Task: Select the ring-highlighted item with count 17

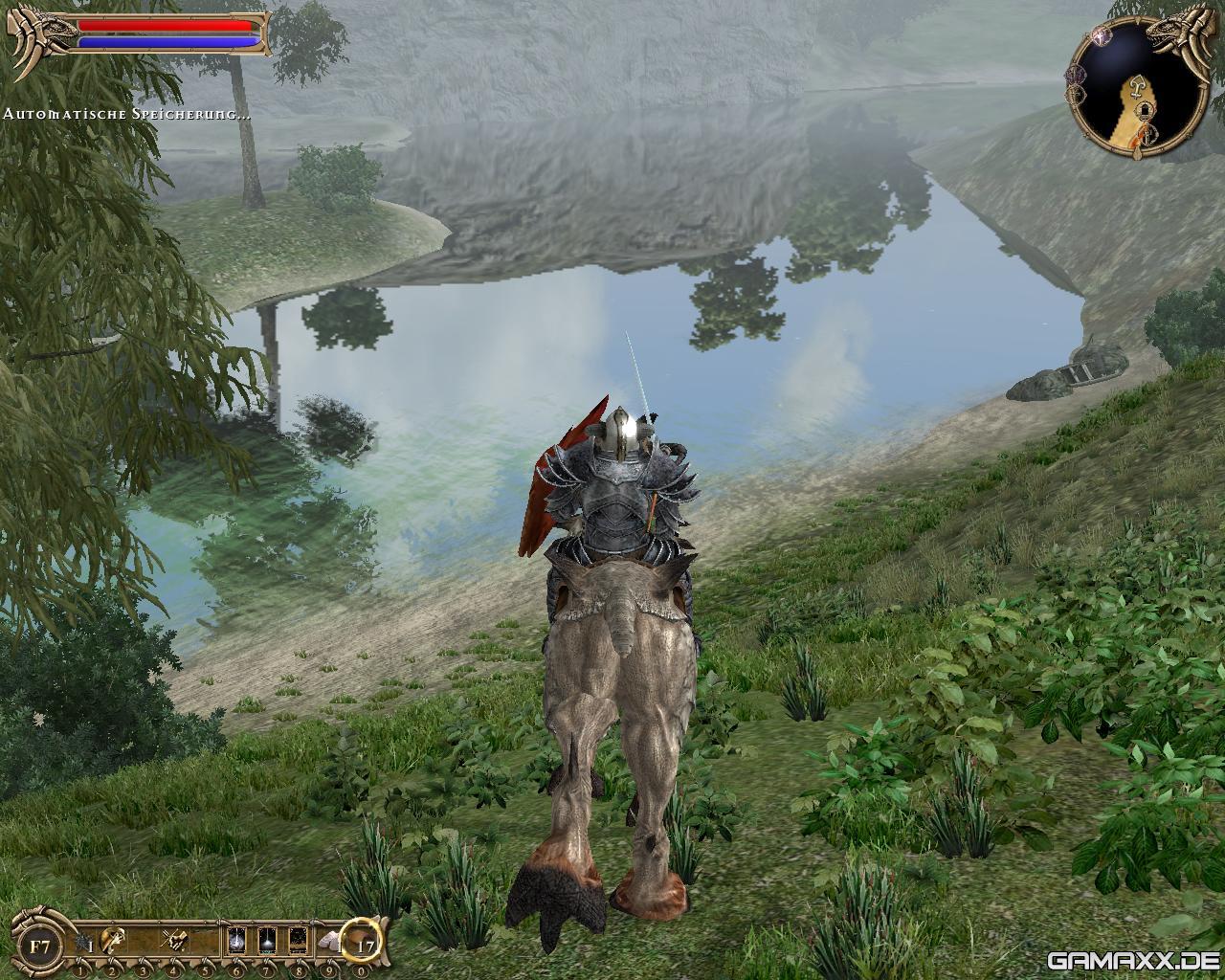Action: tap(364, 944)
